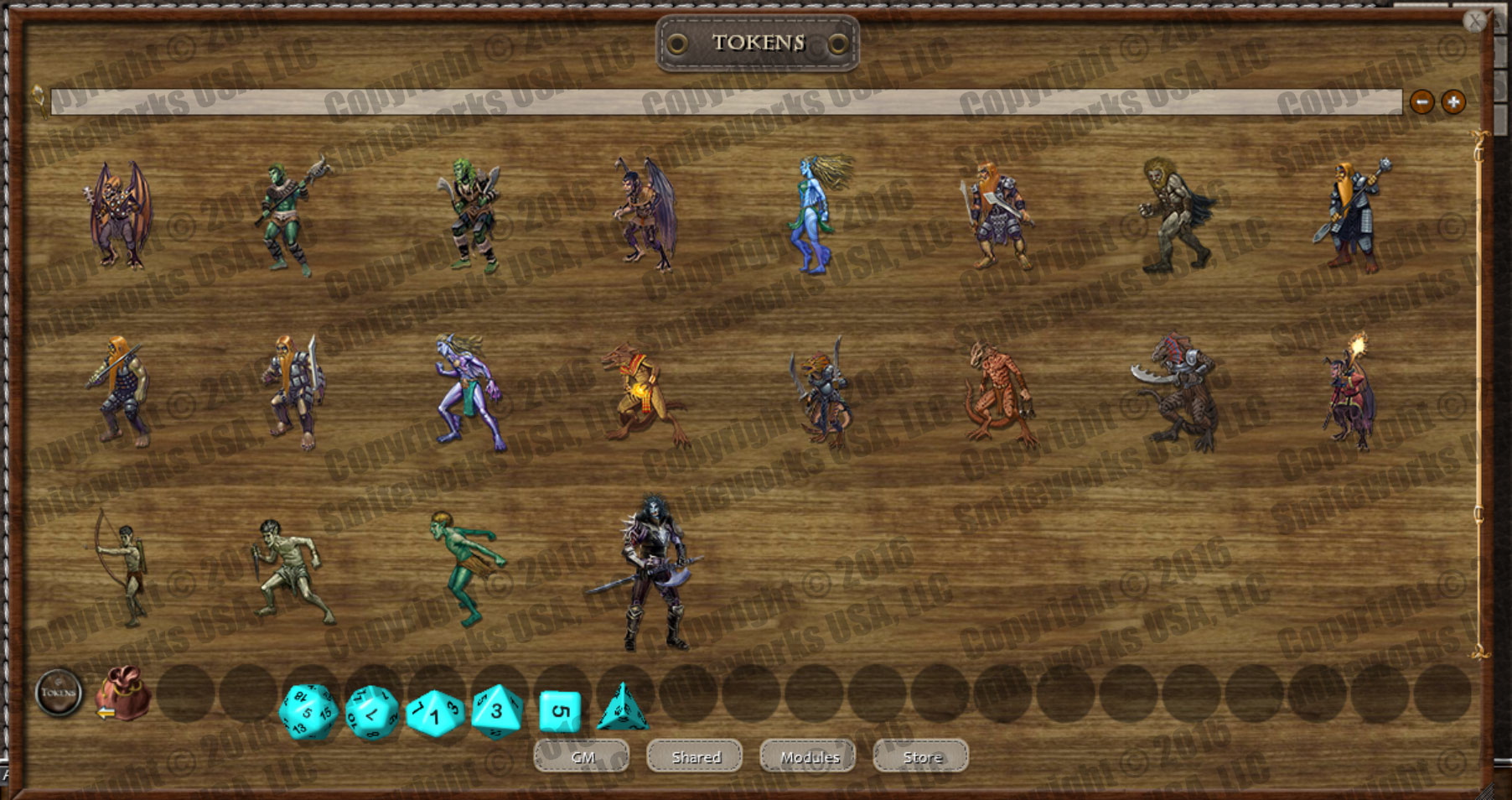Image resolution: width=1512 pixels, height=800 pixels.
Task: Shrink token size with the minus button
Action: tap(1422, 102)
